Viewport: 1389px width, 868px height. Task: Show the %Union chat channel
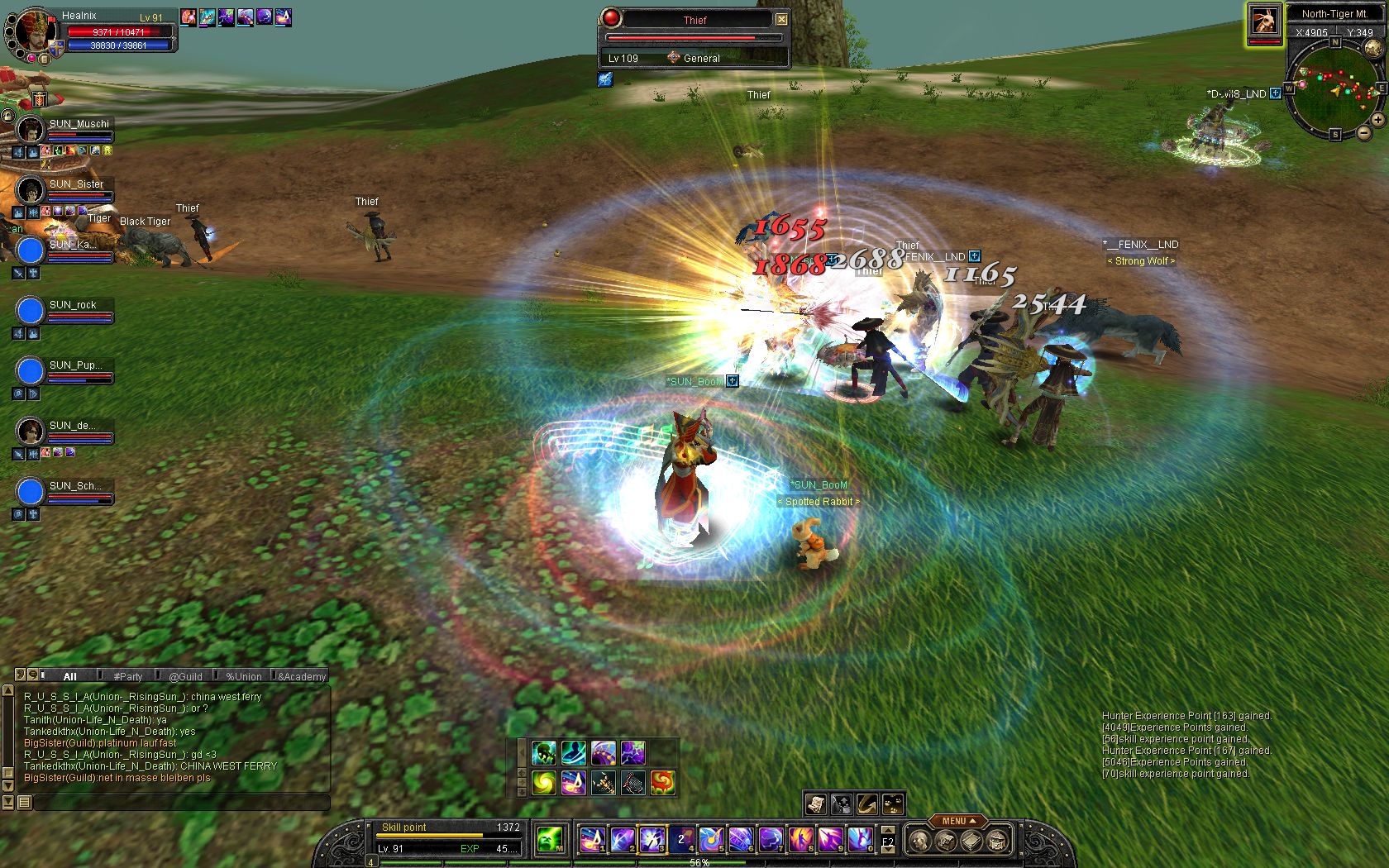tap(244, 676)
